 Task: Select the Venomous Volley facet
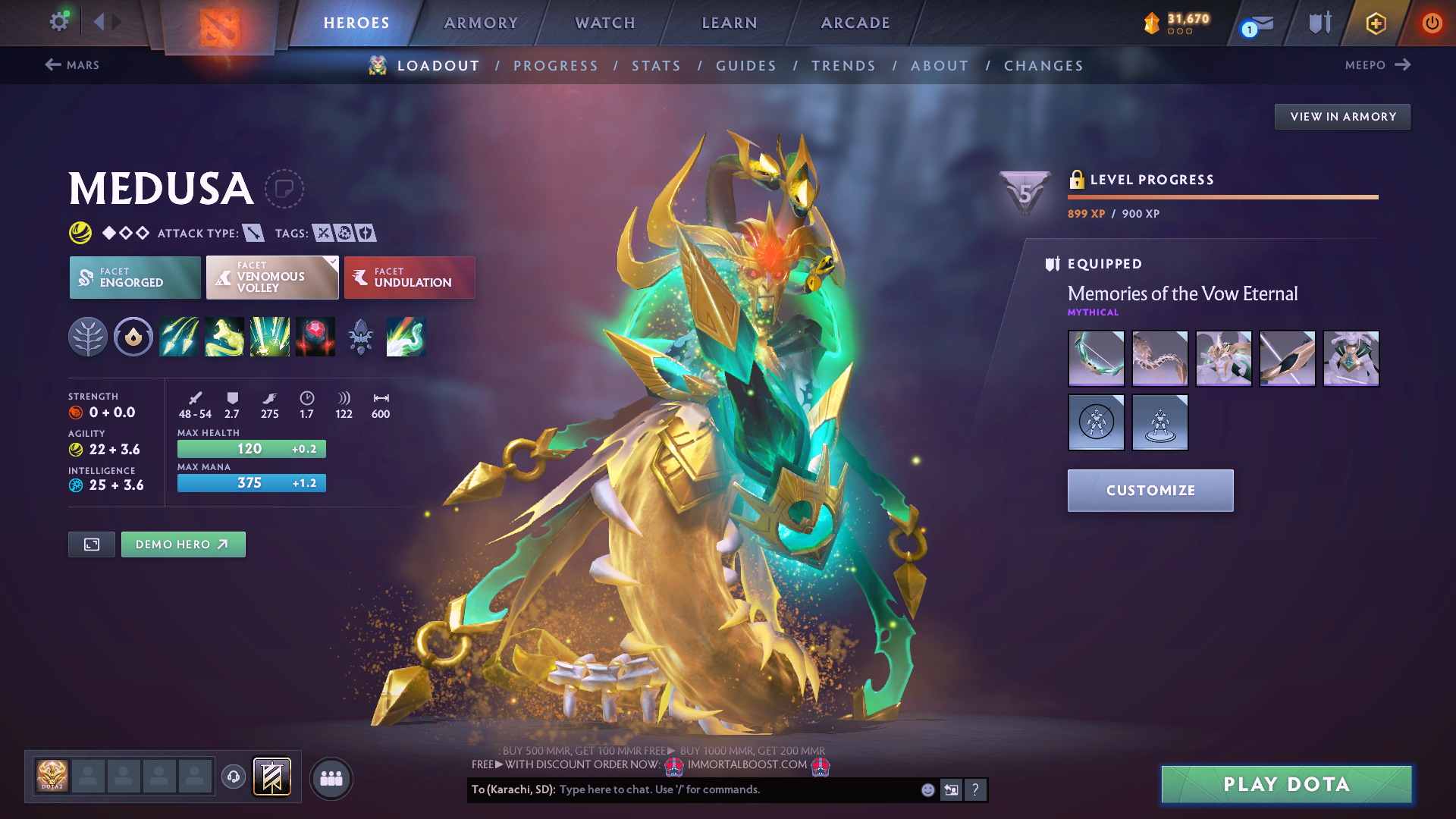[272, 278]
